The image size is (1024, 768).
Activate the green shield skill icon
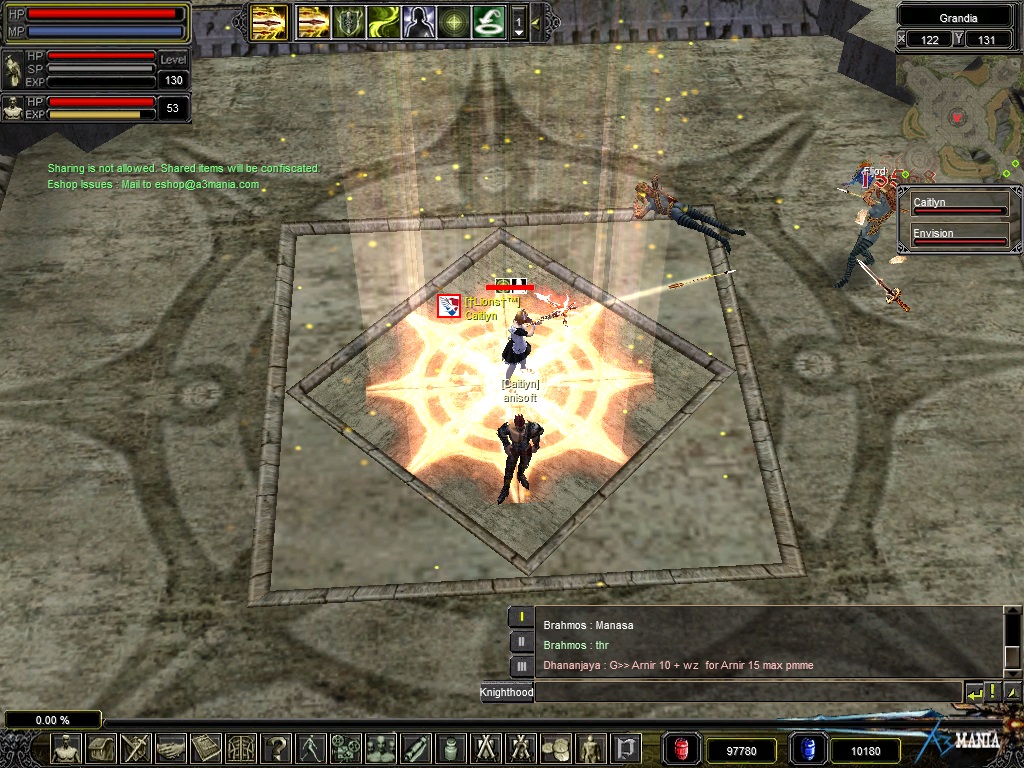point(349,21)
